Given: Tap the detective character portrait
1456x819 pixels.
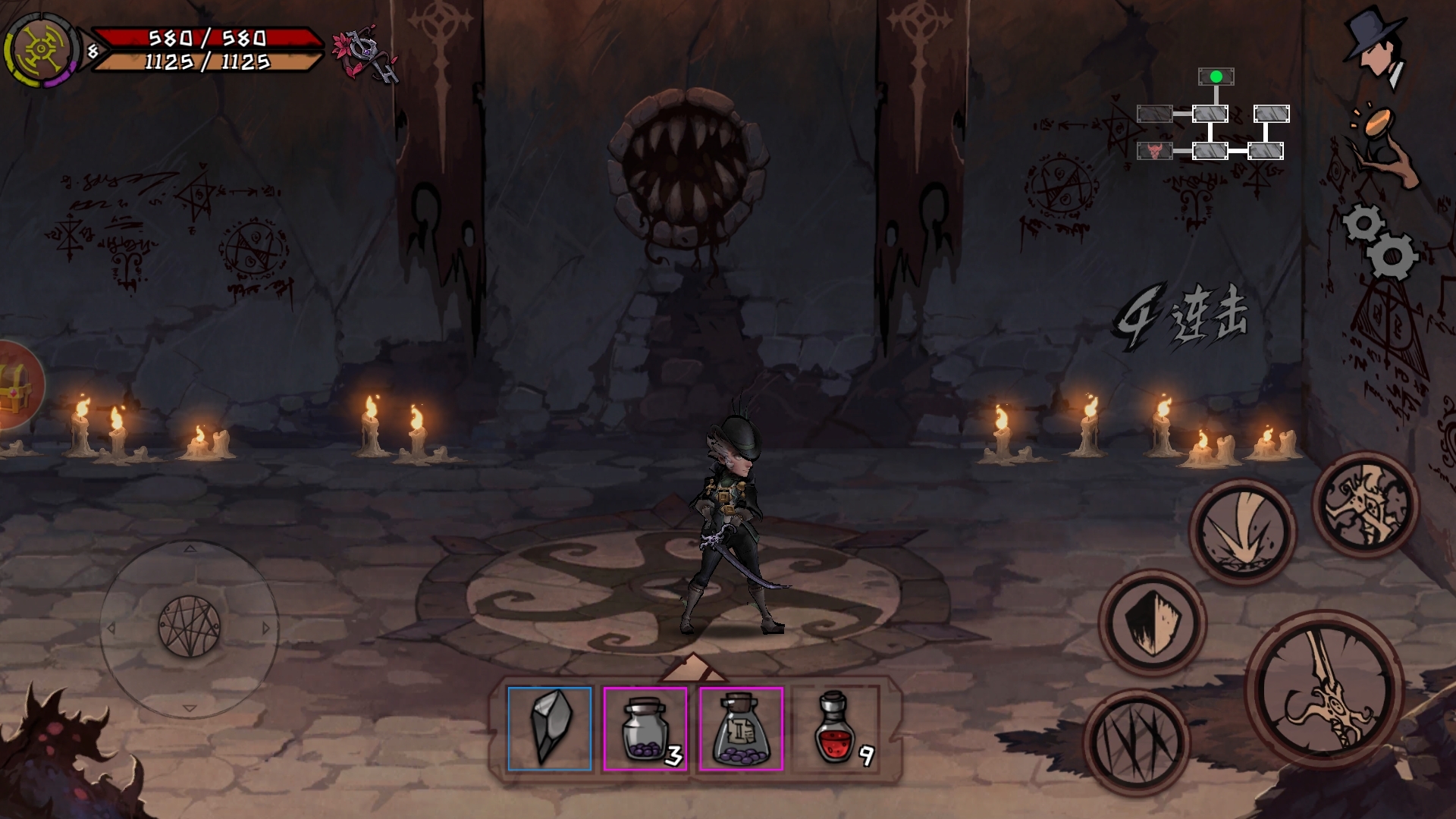Looking at the screenshot, I should point(1375,48).
